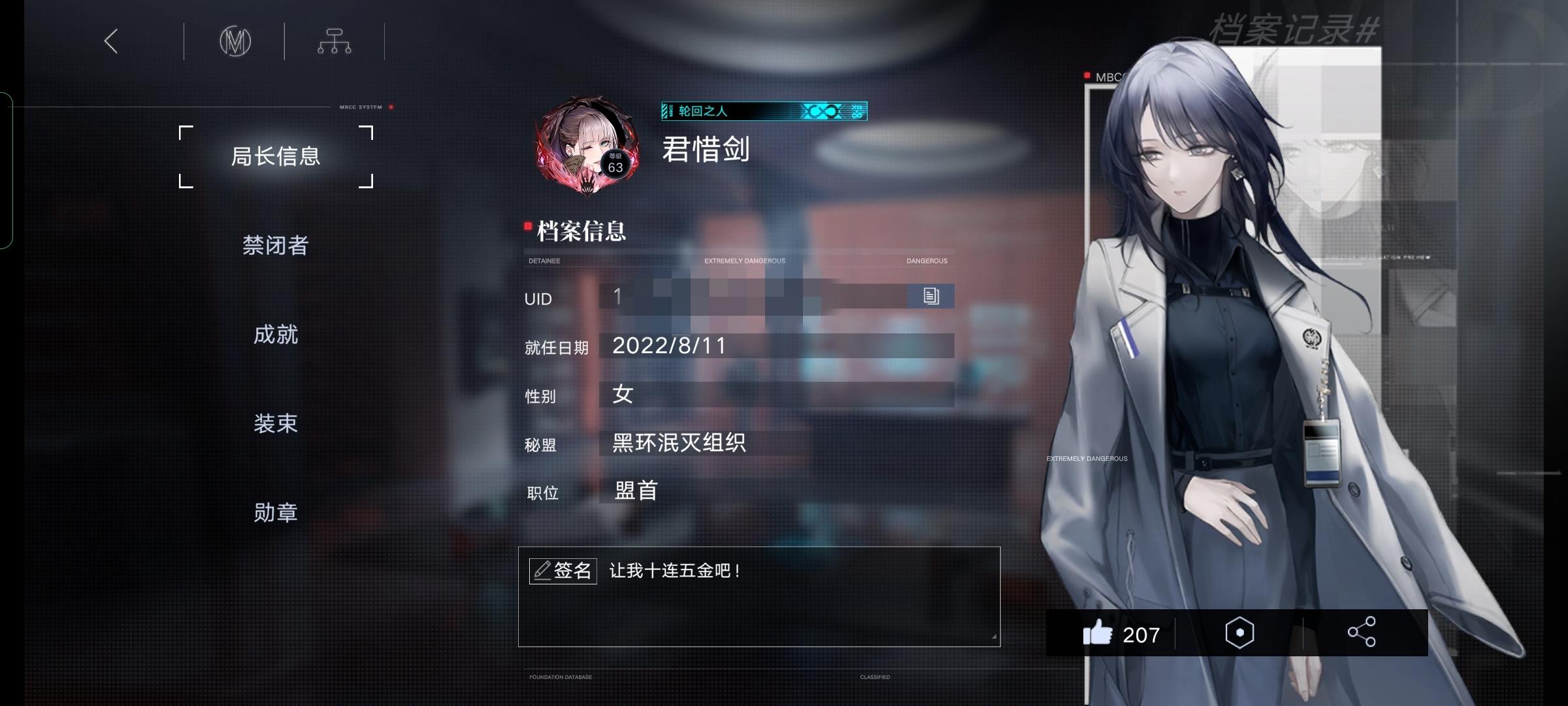
Task: View the 勋章 section
Action: [276, 513]
